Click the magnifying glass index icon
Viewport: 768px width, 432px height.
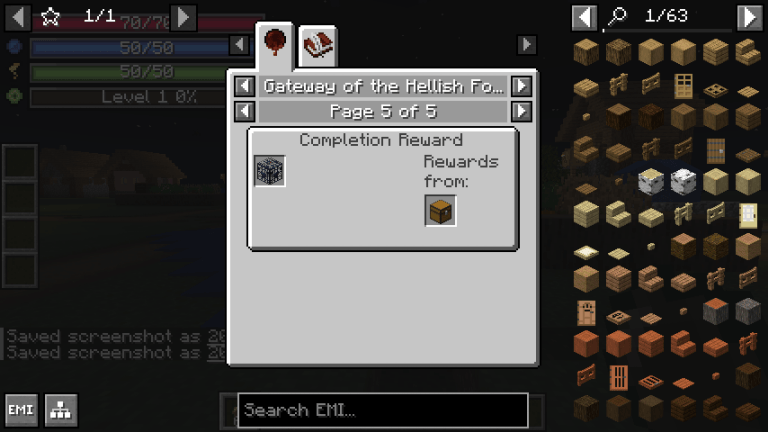click(x=619, y=17)
